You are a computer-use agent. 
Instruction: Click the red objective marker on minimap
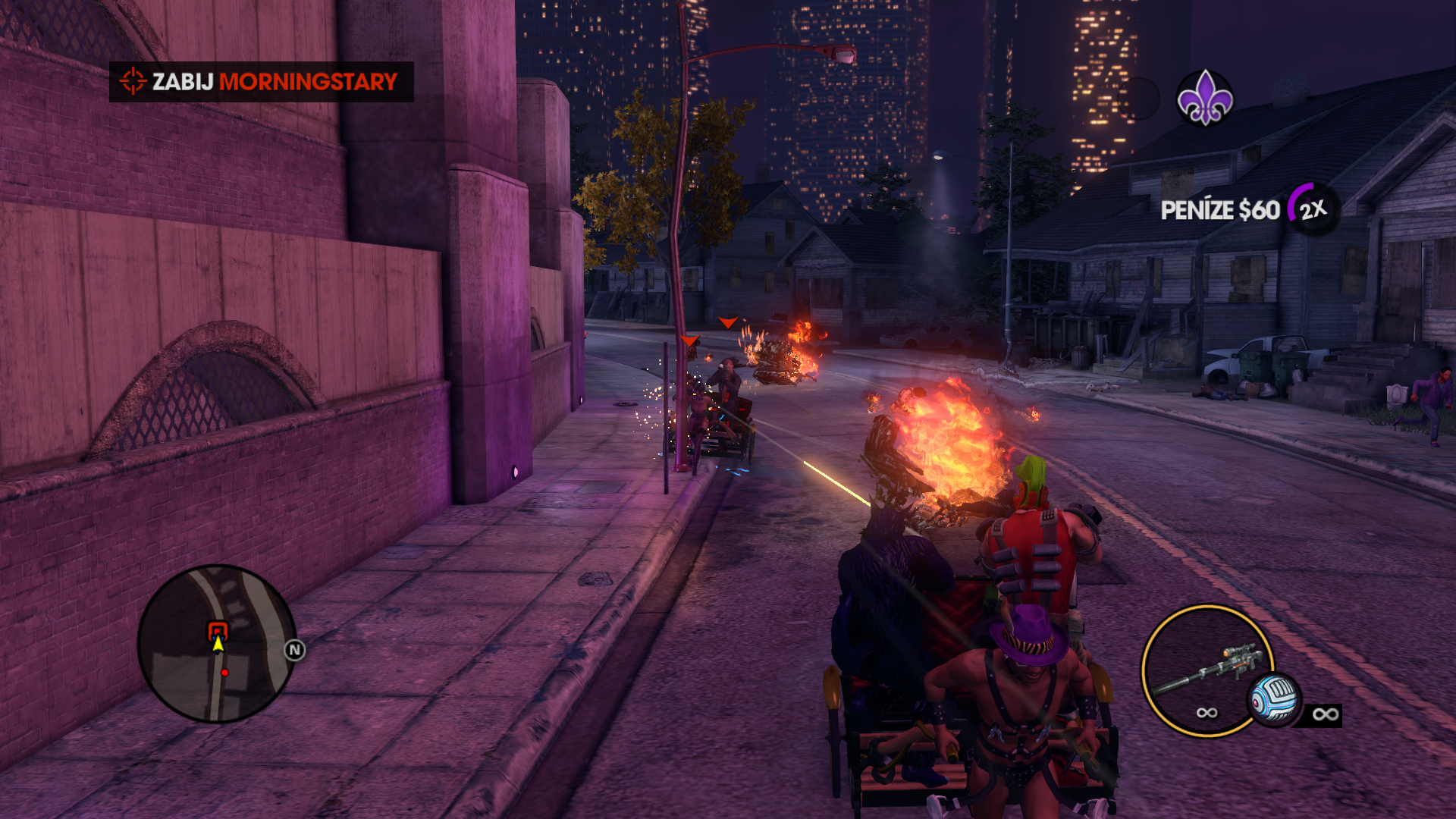coord(218,629)
